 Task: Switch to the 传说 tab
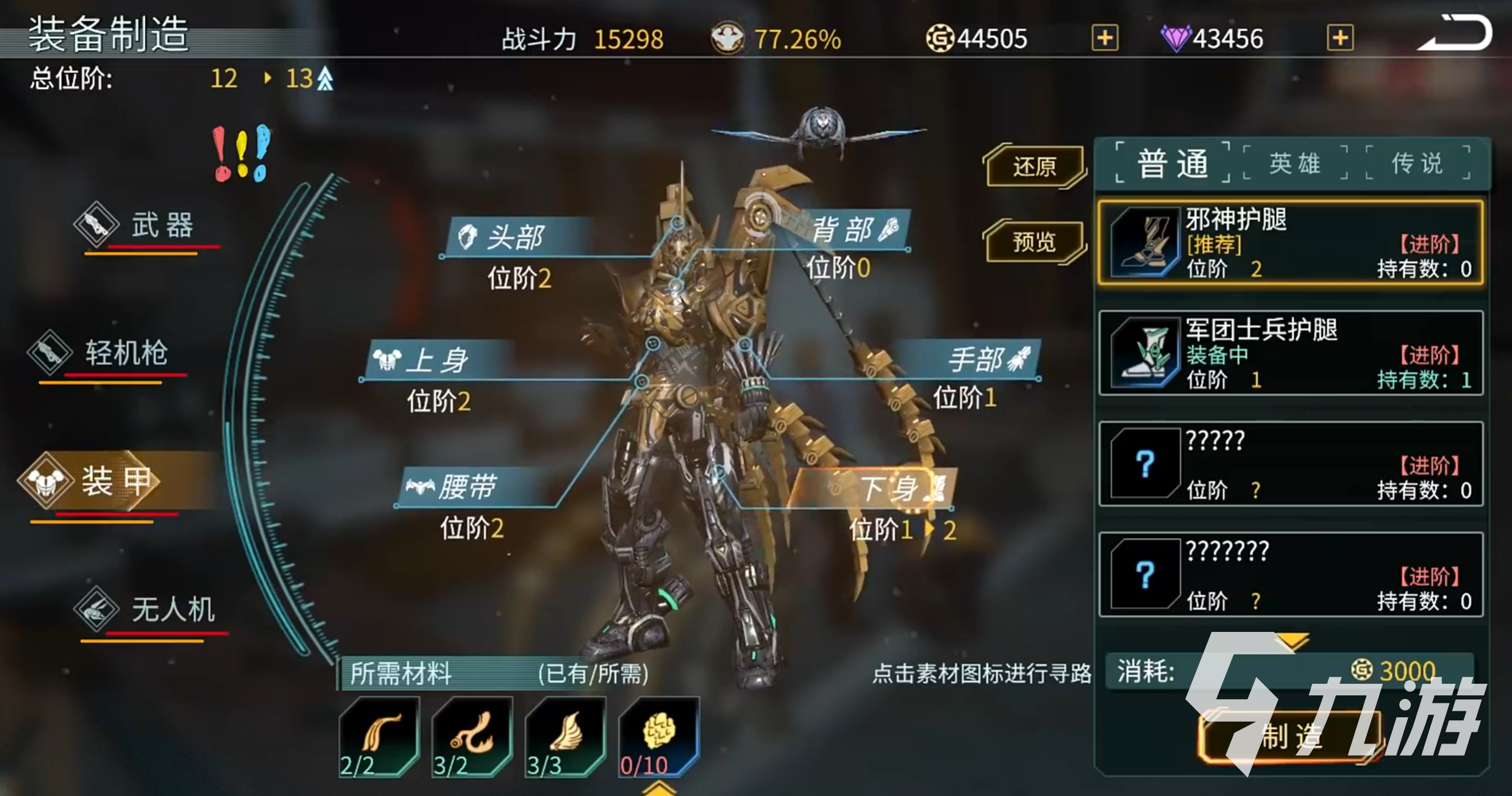pos(1417,162)
